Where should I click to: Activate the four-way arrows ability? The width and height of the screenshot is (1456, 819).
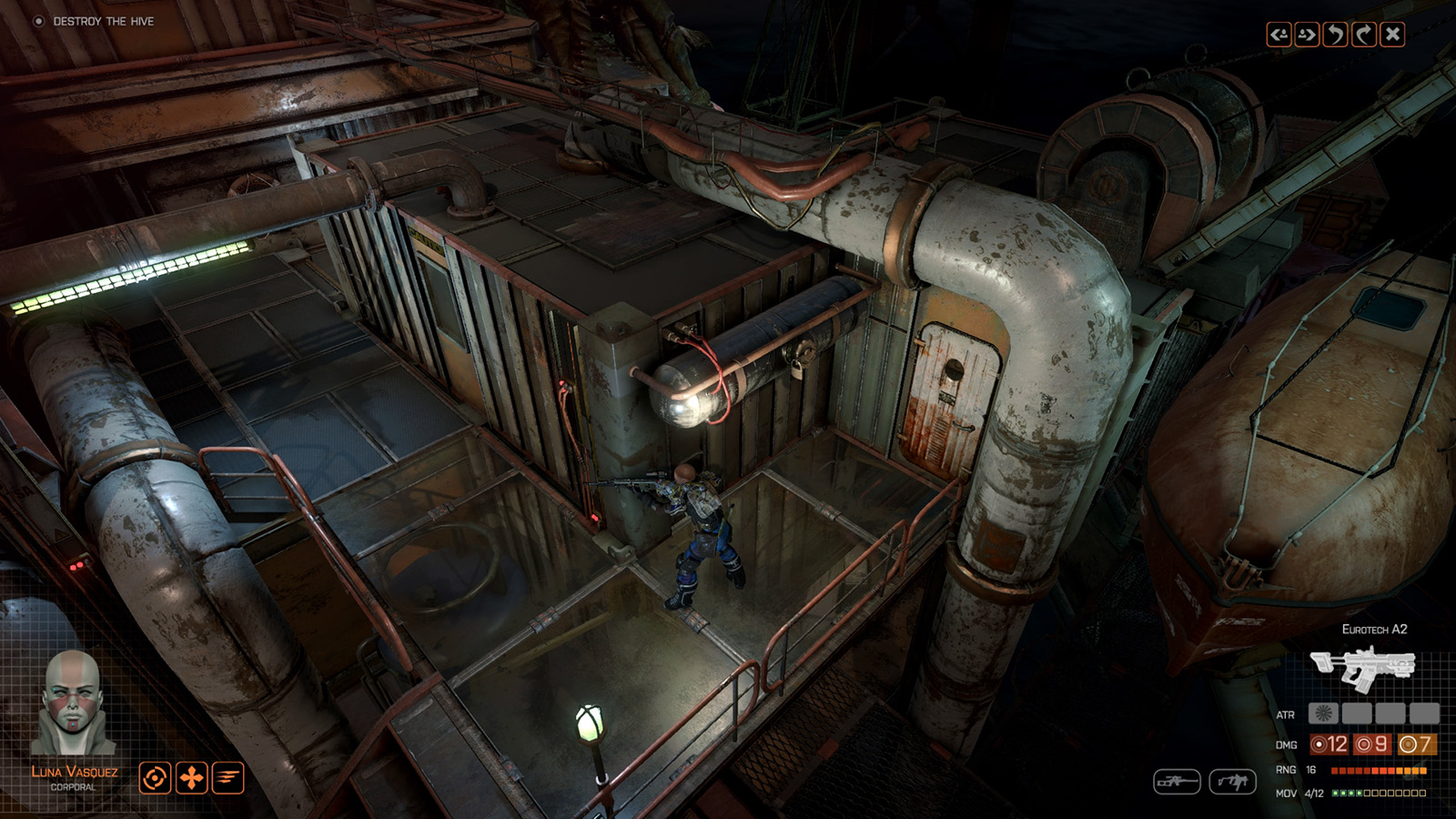[x=191, y=778]
